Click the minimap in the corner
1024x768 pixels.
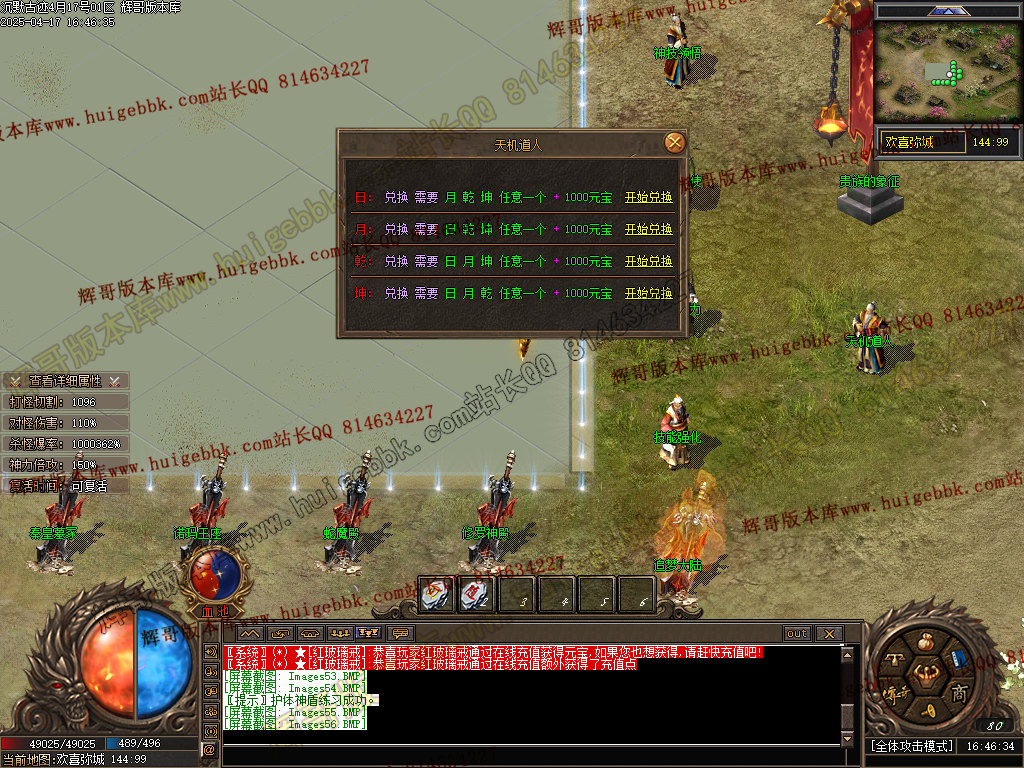[947, 72]
